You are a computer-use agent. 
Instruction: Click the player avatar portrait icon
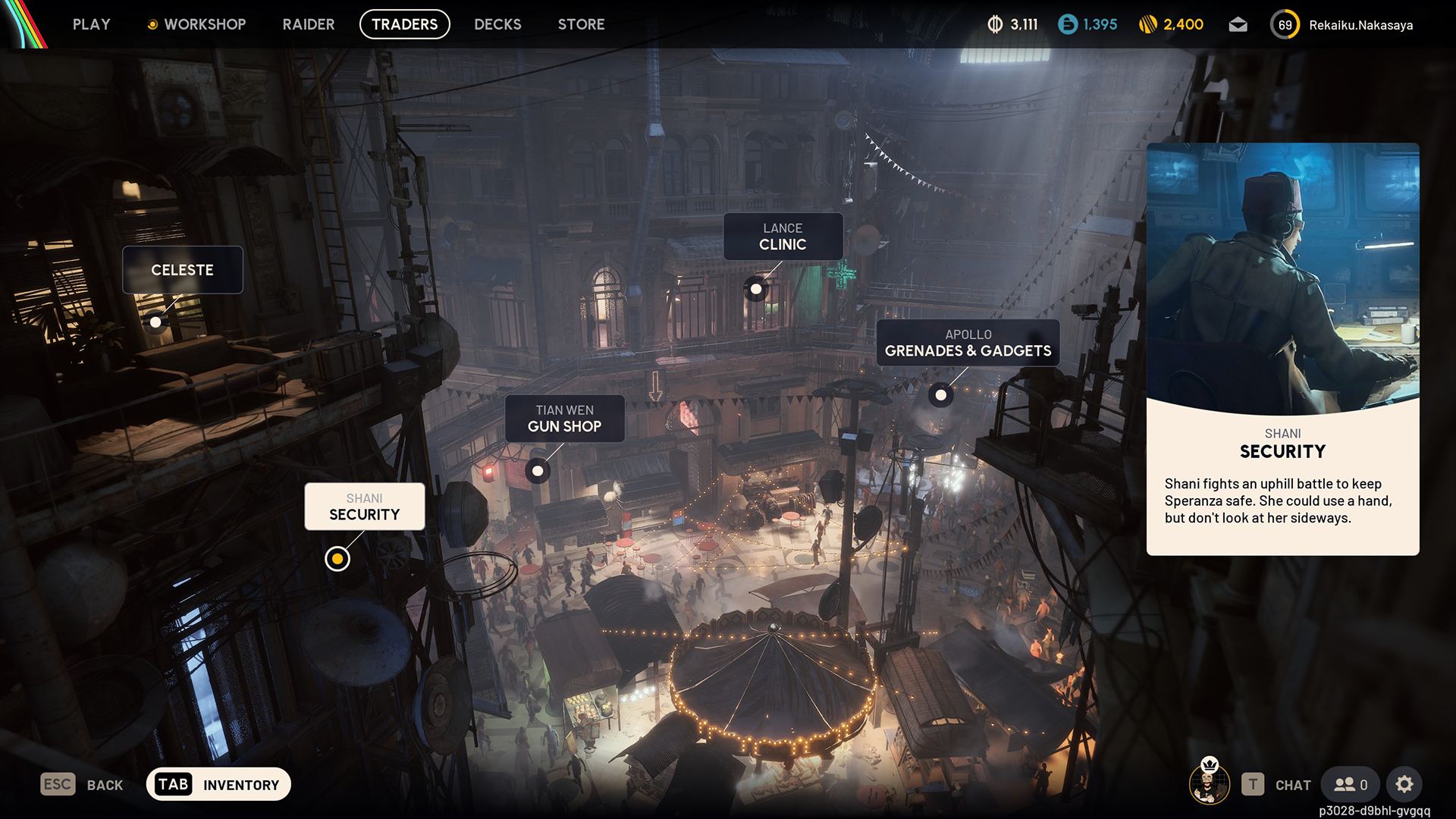coord(1209,783)
